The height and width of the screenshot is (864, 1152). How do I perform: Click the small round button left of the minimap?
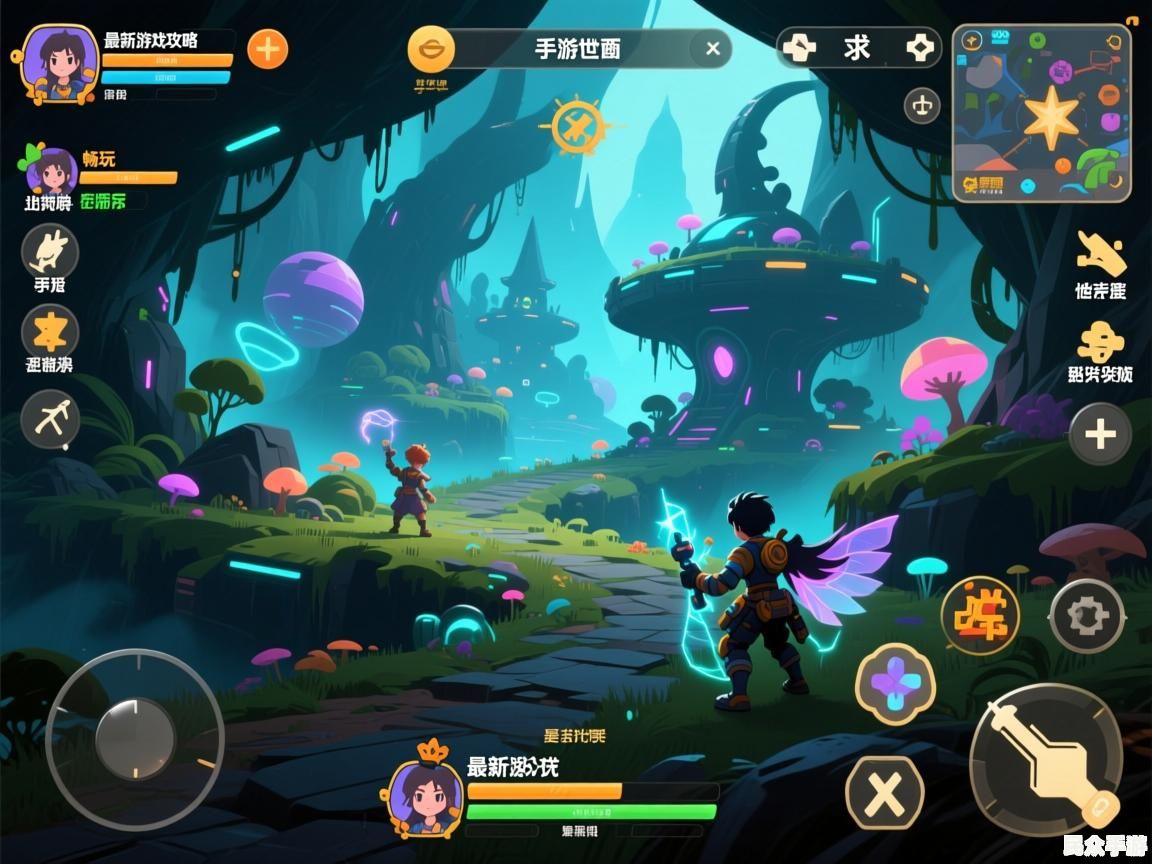921,105
